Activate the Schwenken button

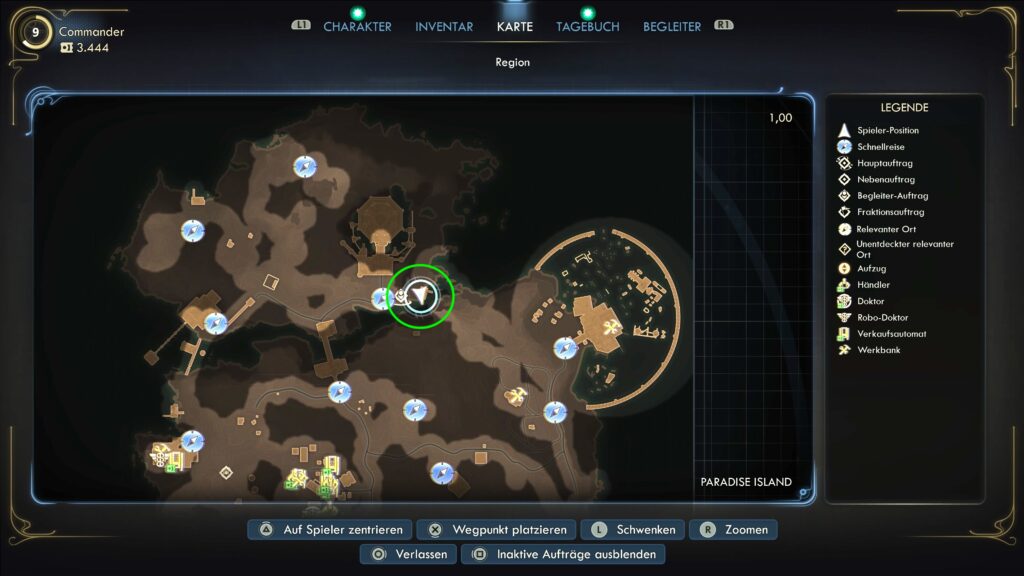tap(634, 530)
